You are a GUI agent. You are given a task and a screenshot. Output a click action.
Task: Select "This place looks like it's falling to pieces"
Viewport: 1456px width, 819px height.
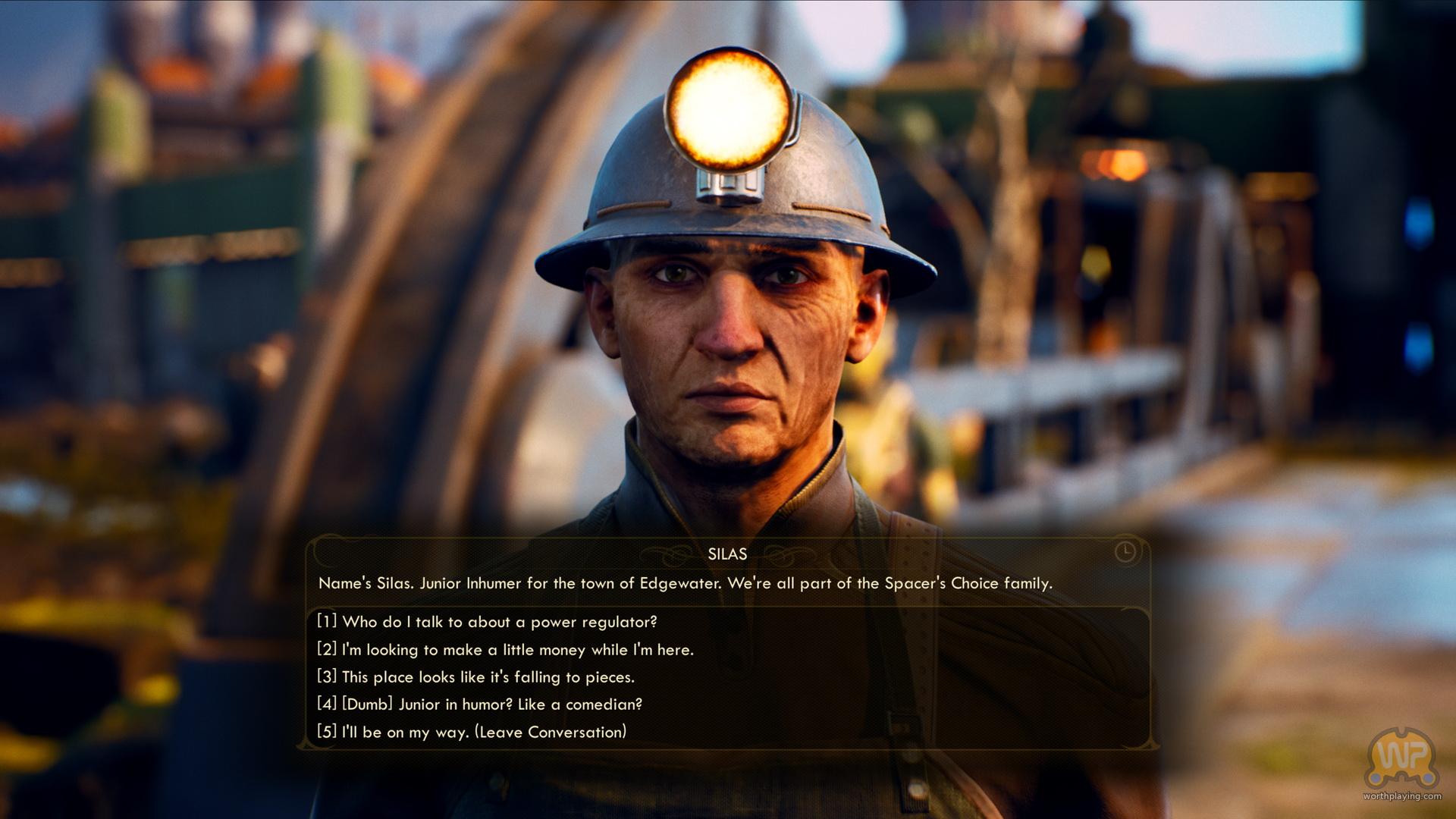coord(475,677)
